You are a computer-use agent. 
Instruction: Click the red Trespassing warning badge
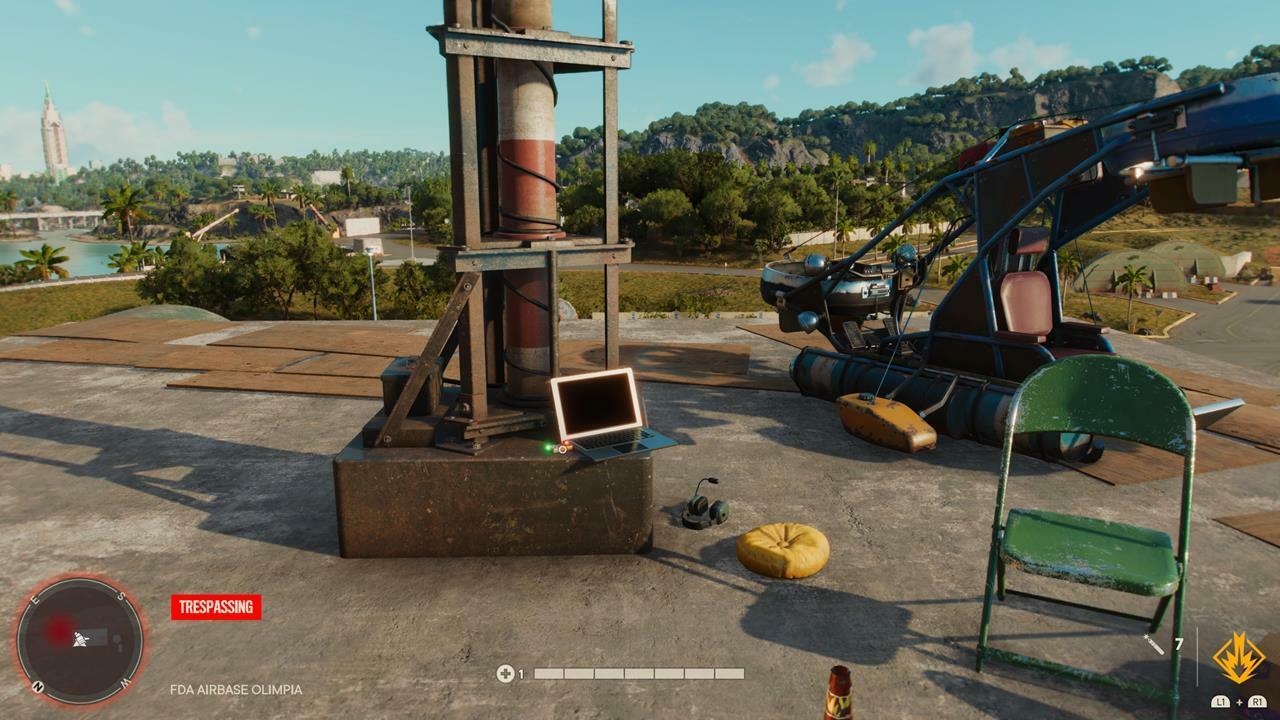pyautogui.click(x=216, y=607)
